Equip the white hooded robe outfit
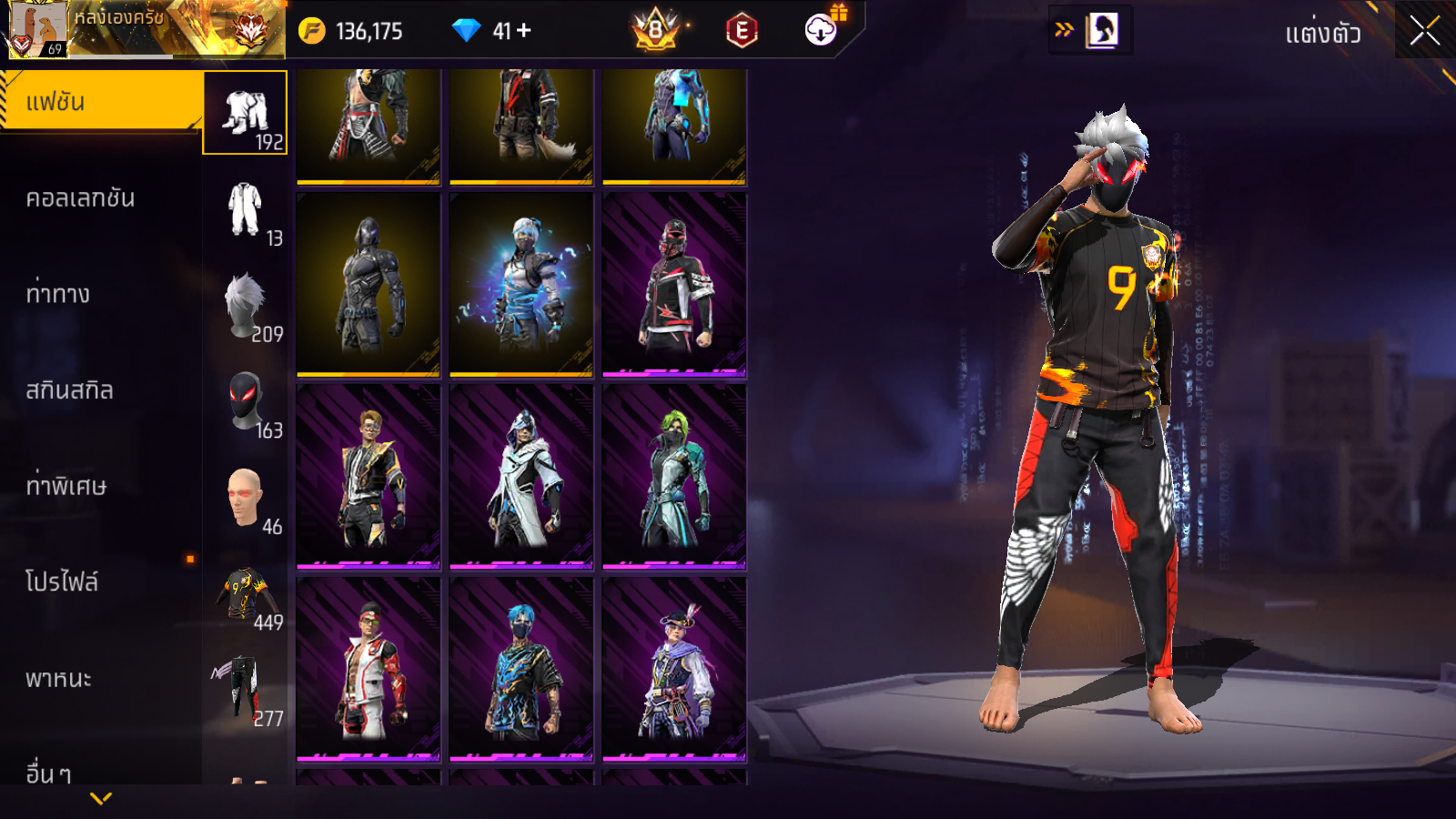The image size is (1456, 819). pyautogui.click(x=521, y=477)
